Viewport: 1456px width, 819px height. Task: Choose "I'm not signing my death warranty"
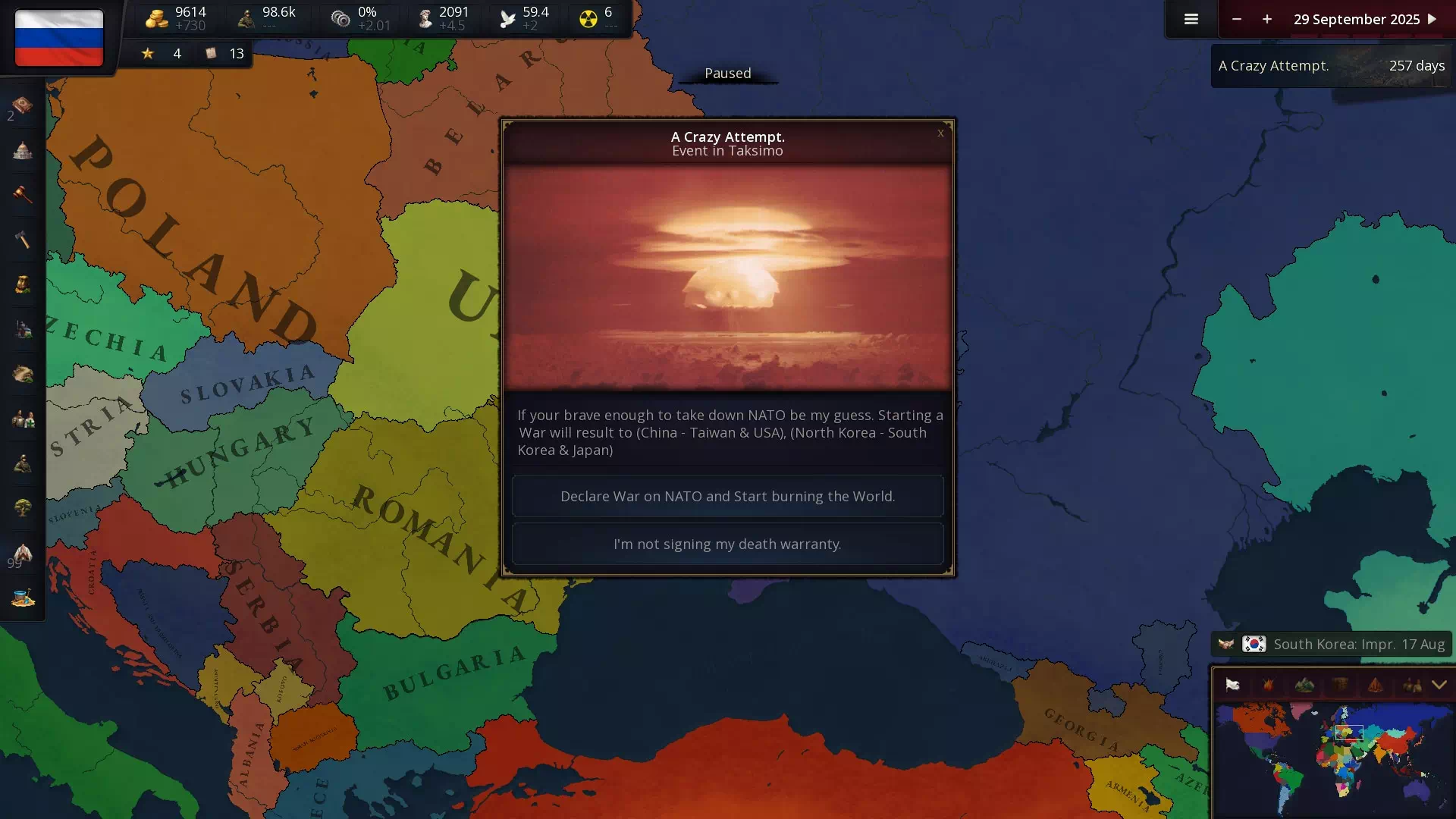(x=727, y=544)
